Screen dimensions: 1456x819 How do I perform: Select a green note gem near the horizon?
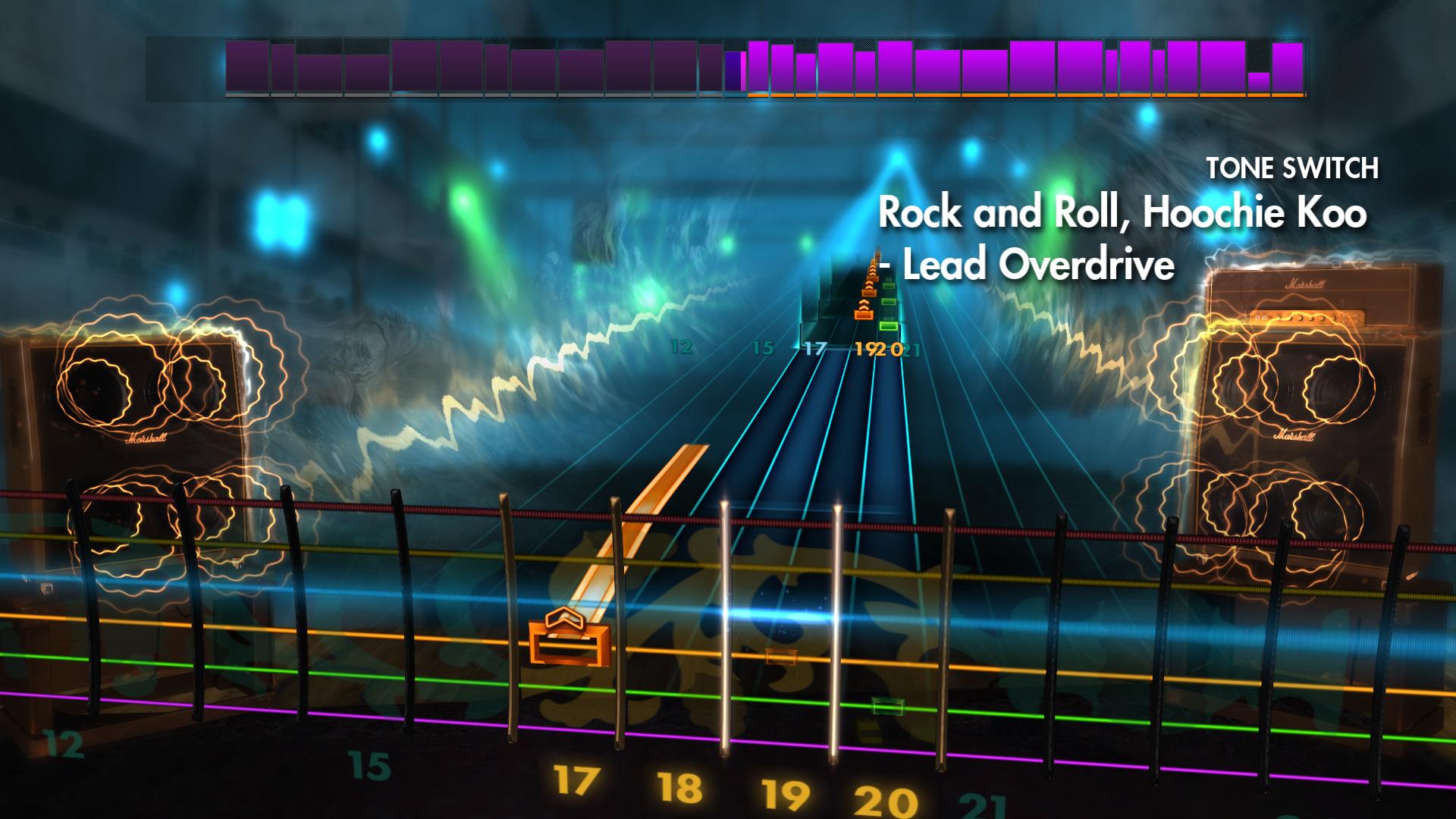tap(887, 326)
